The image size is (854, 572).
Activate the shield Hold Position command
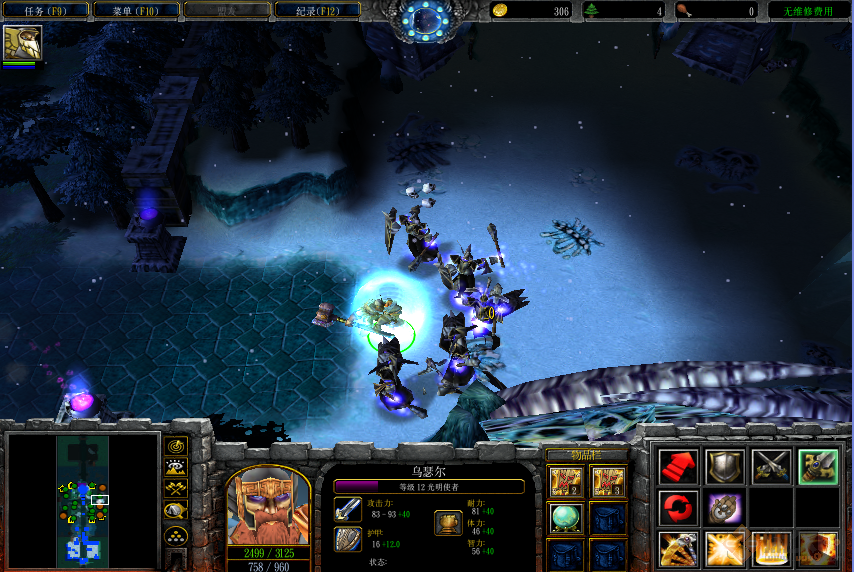[x=722, y=467]
